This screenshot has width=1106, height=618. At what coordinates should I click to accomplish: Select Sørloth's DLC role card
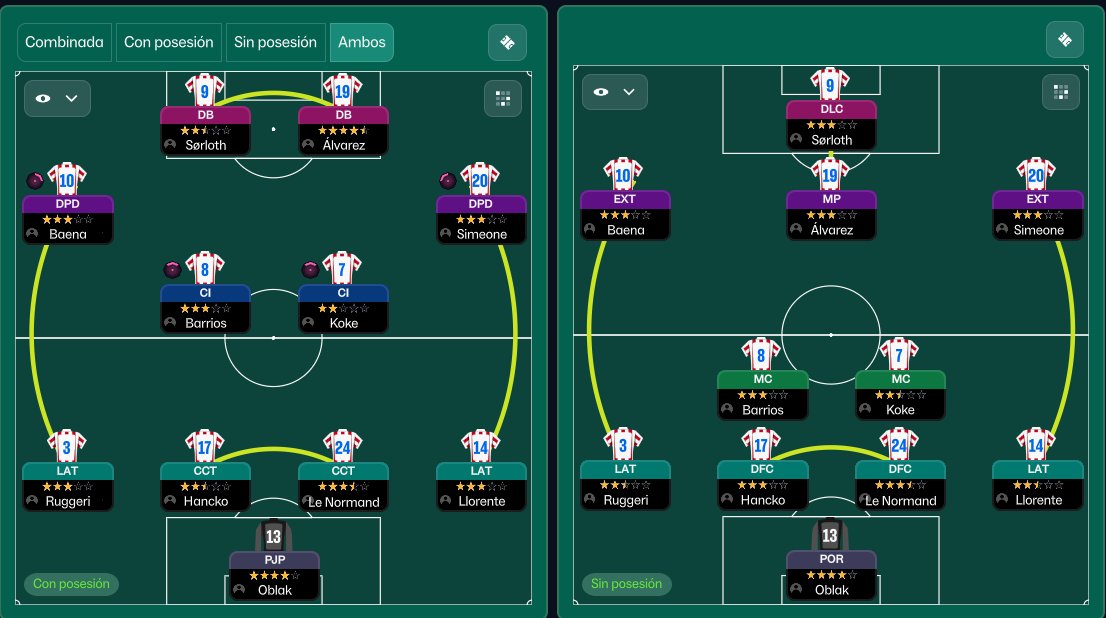pyautogui.click(x=831, y=126)
